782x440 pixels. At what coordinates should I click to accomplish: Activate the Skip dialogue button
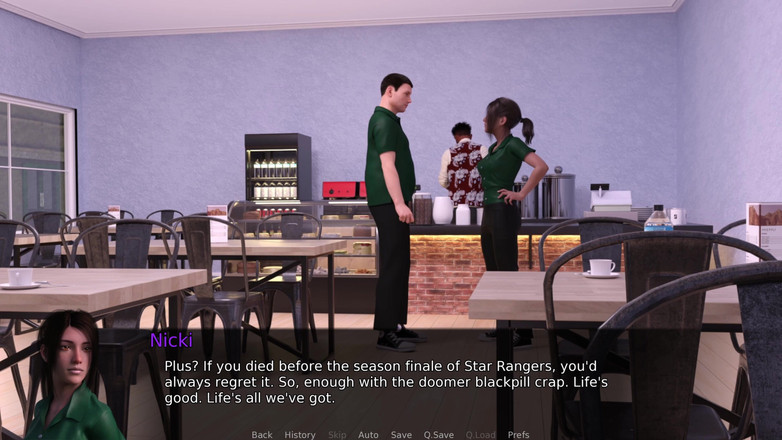tap(336, 435)
